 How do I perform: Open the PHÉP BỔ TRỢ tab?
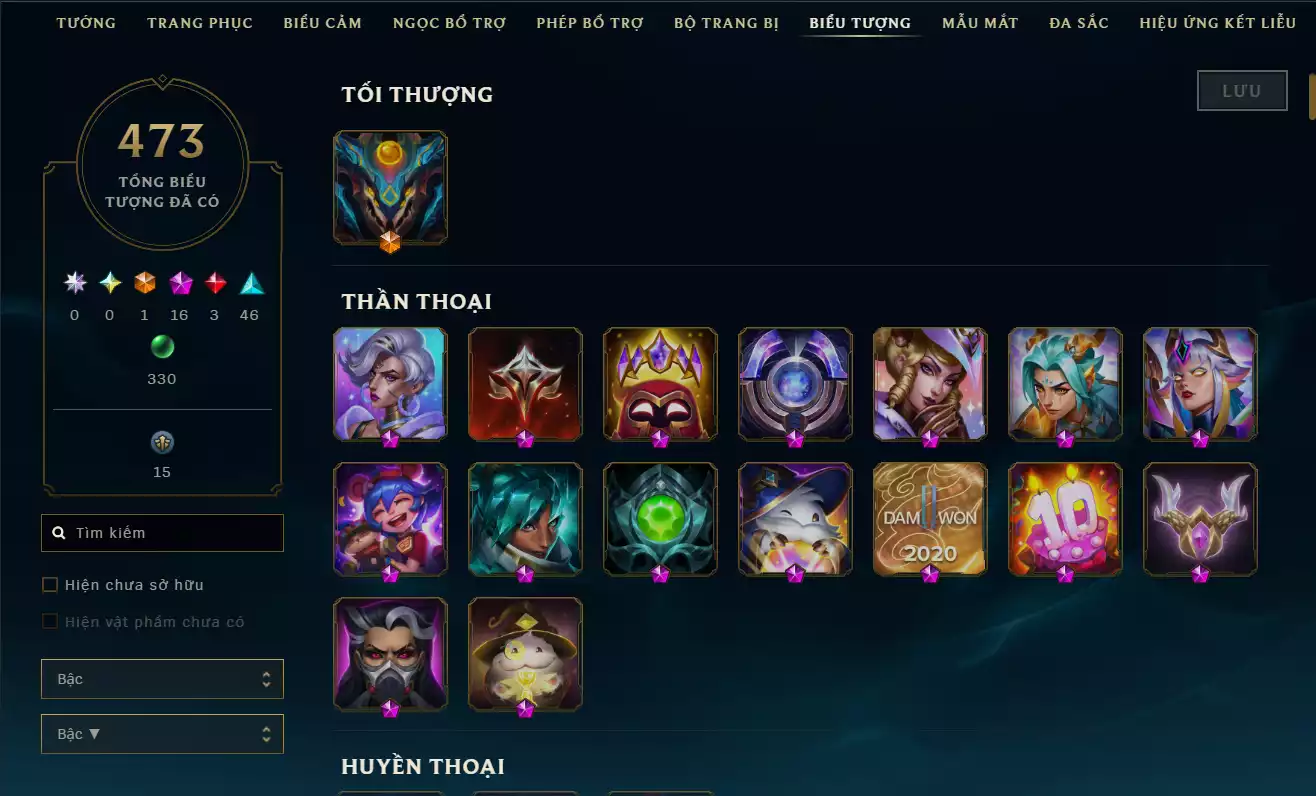(589, 22)
